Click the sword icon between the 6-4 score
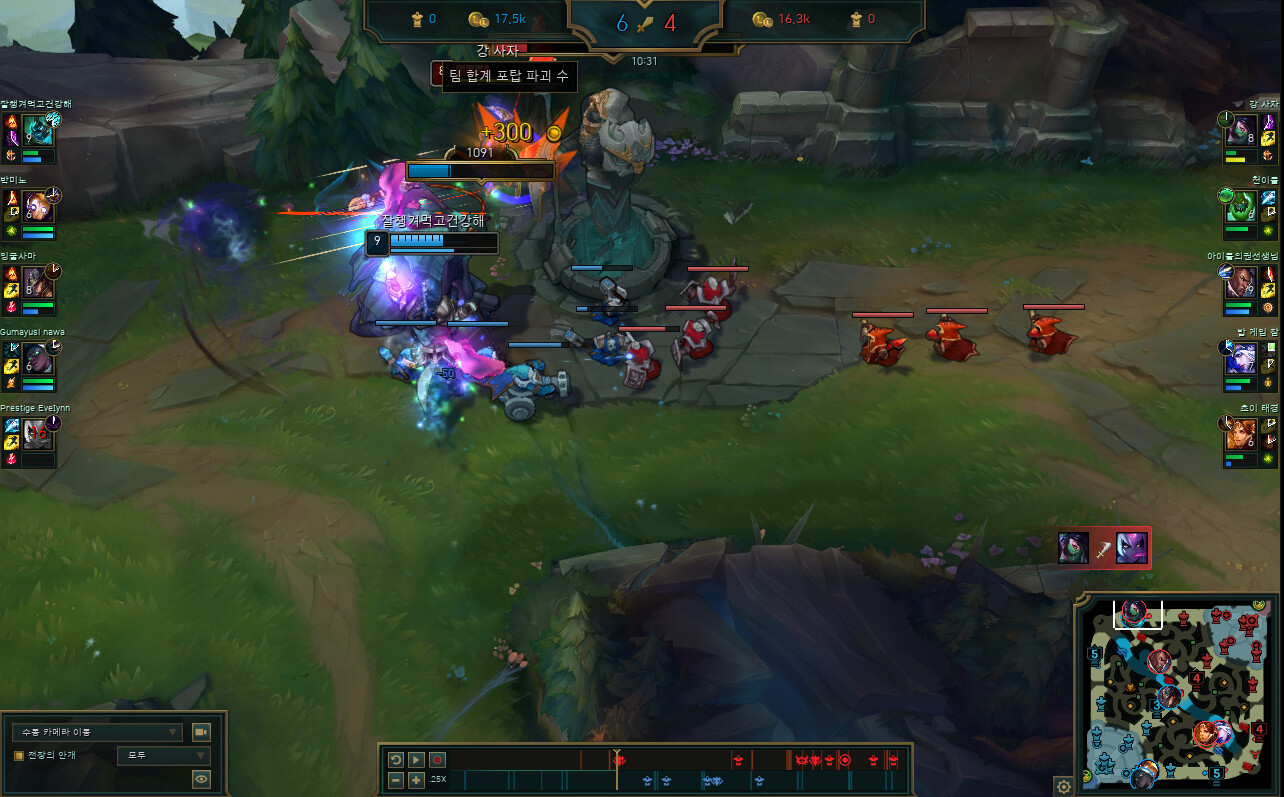1284x797 pixels. 645,22
